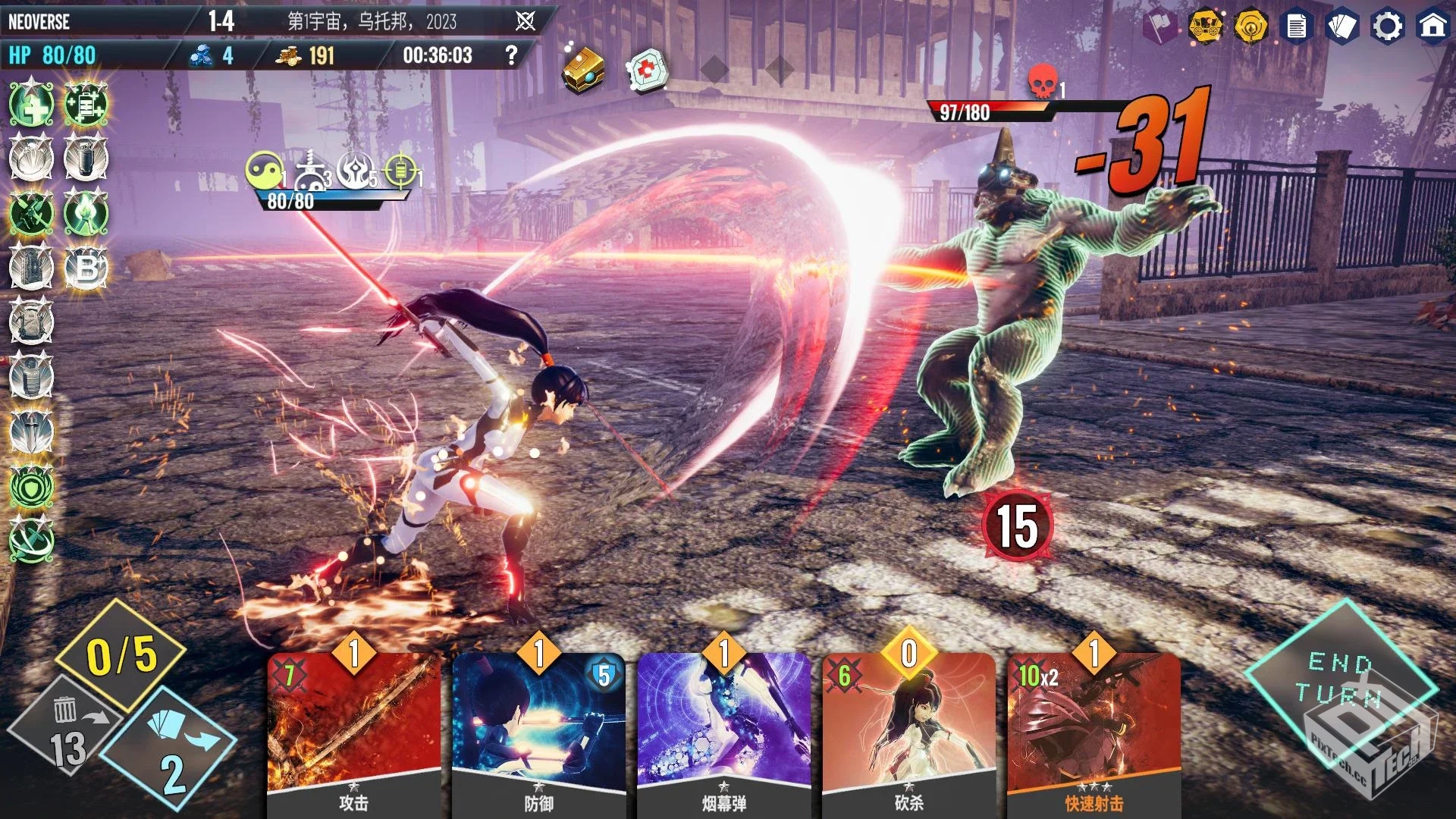Click the treasure chest reward icon
The width and height of the screenshot is (1456, 819).
tap(584, 70)
